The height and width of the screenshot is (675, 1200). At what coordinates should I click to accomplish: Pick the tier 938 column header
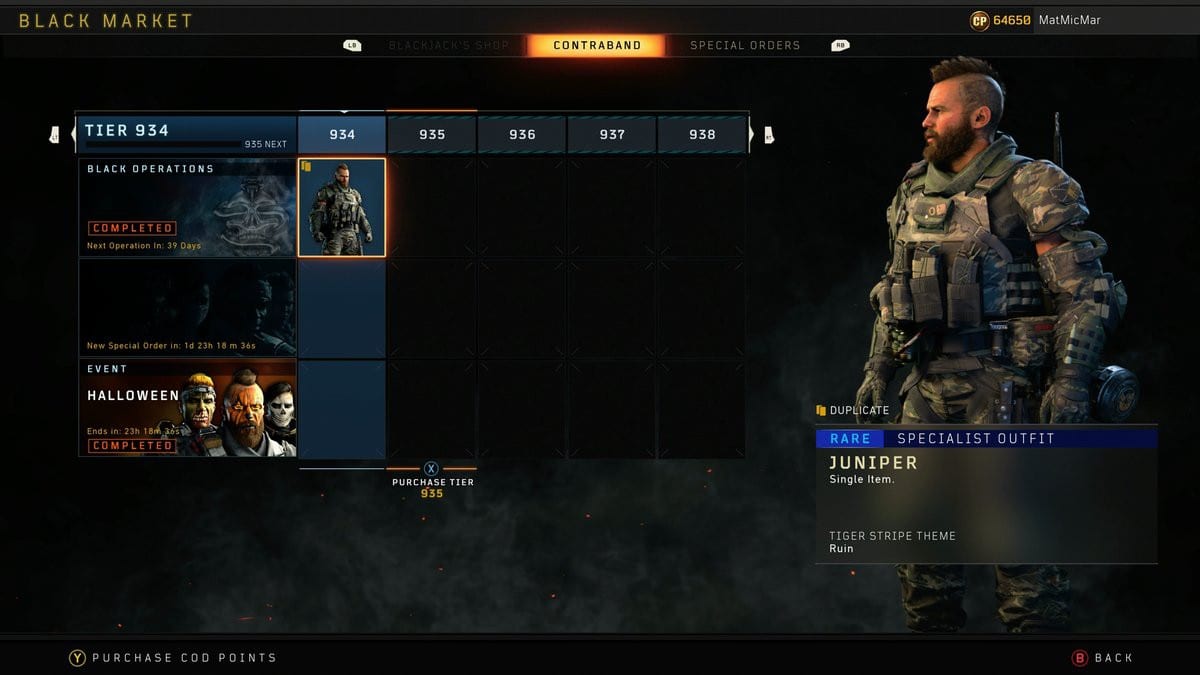(x=702, y=134)
